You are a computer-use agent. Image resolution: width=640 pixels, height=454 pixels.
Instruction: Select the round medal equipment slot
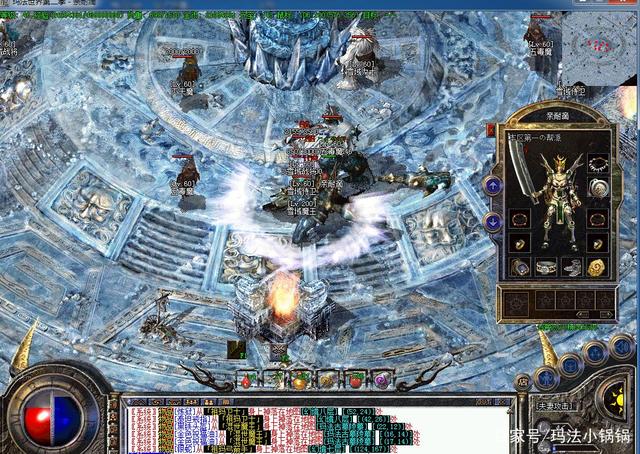coord(599,188)
